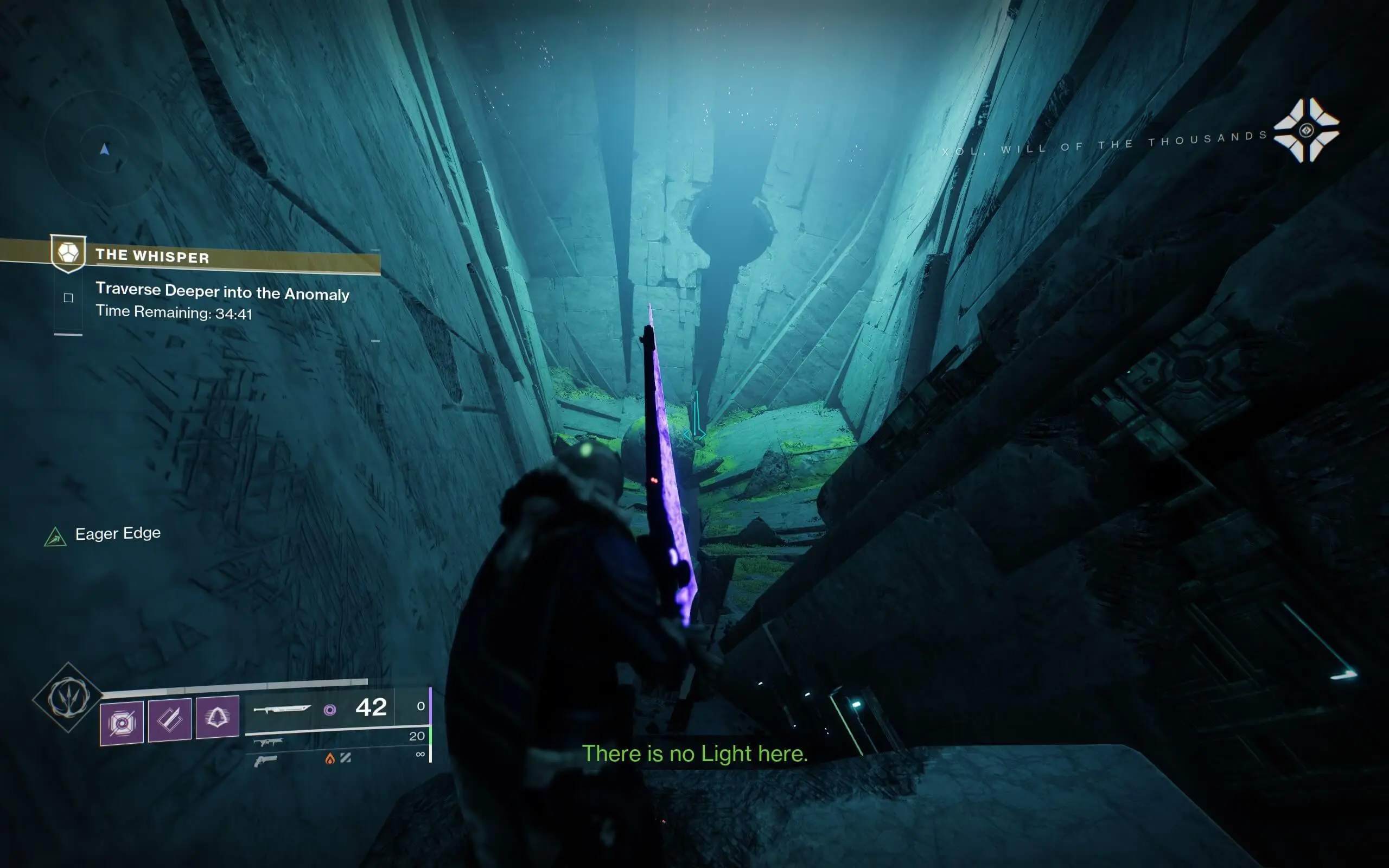Throw the Void grenade ability
This screenshot has height=868, width=1389.
(x=122, y=722)
